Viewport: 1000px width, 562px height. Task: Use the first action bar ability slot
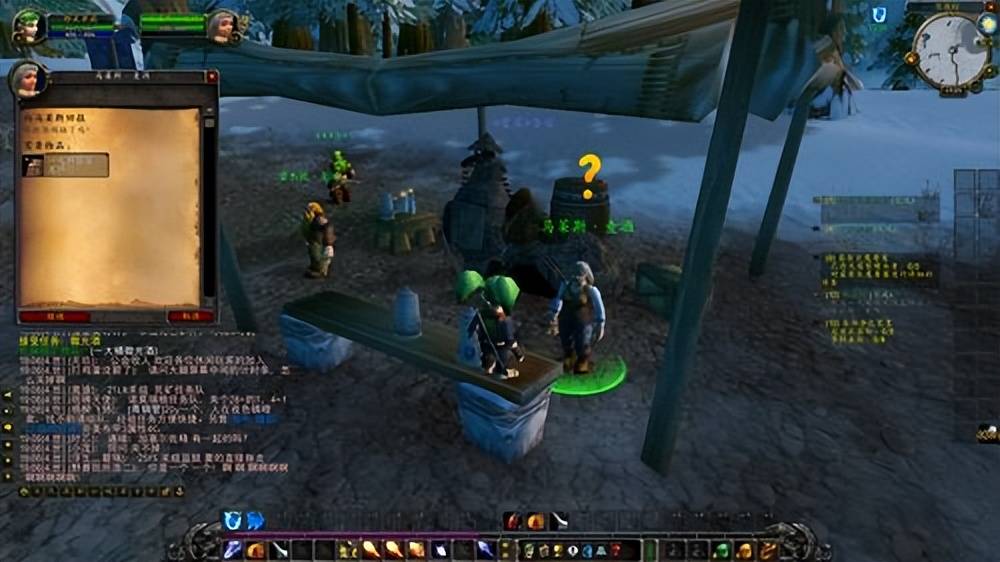tap(233, 549)
